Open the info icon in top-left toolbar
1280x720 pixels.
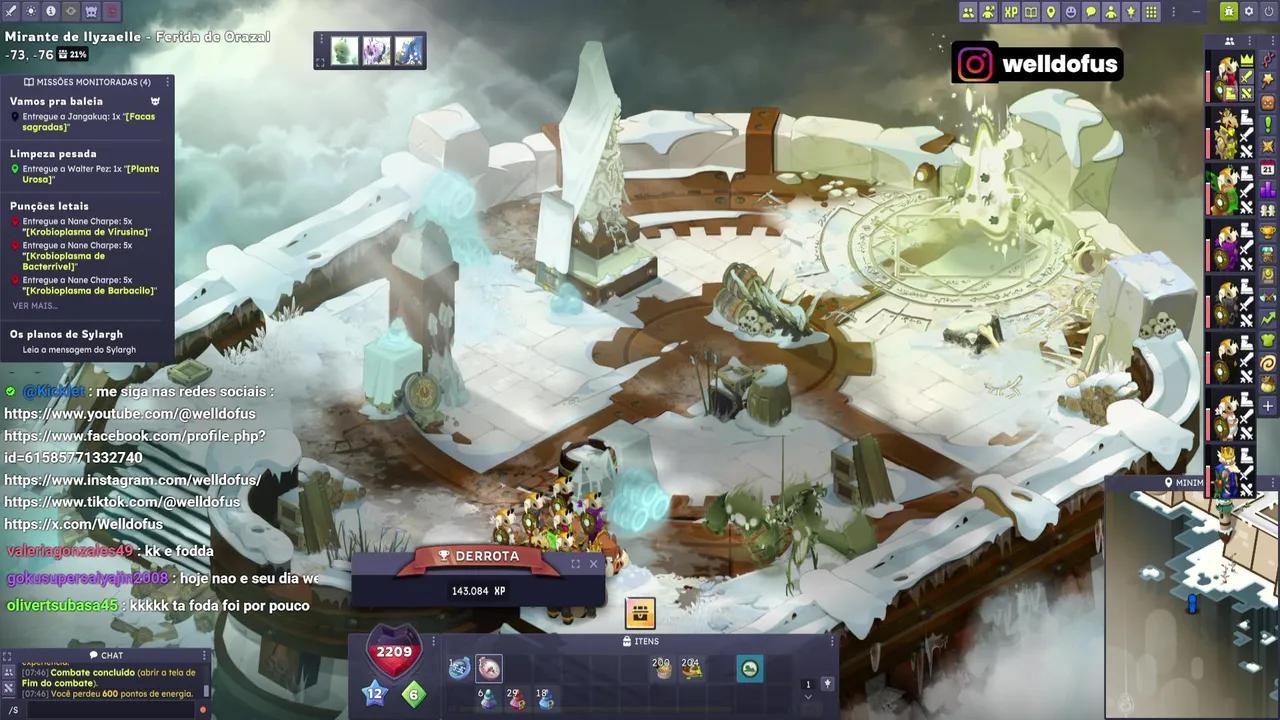click(x=50, y=11)
